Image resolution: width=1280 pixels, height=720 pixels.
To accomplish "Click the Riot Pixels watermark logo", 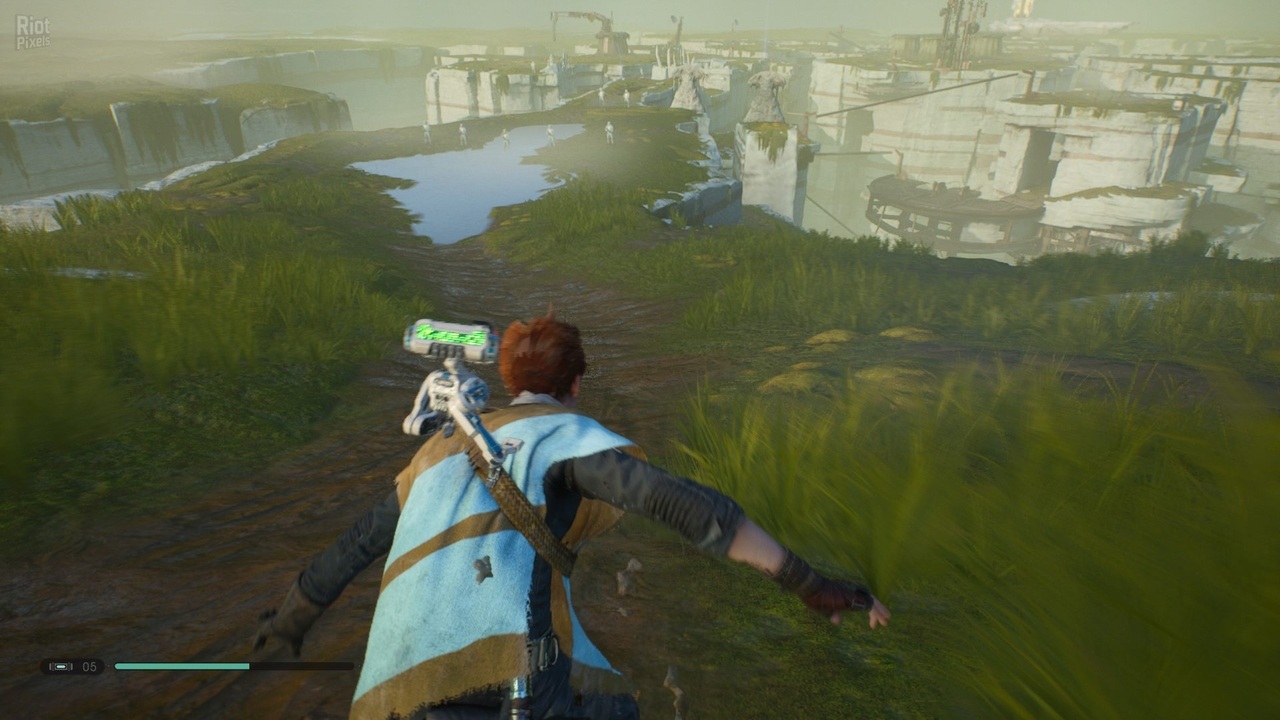I will pyautogui.click(x=33, y=32).
